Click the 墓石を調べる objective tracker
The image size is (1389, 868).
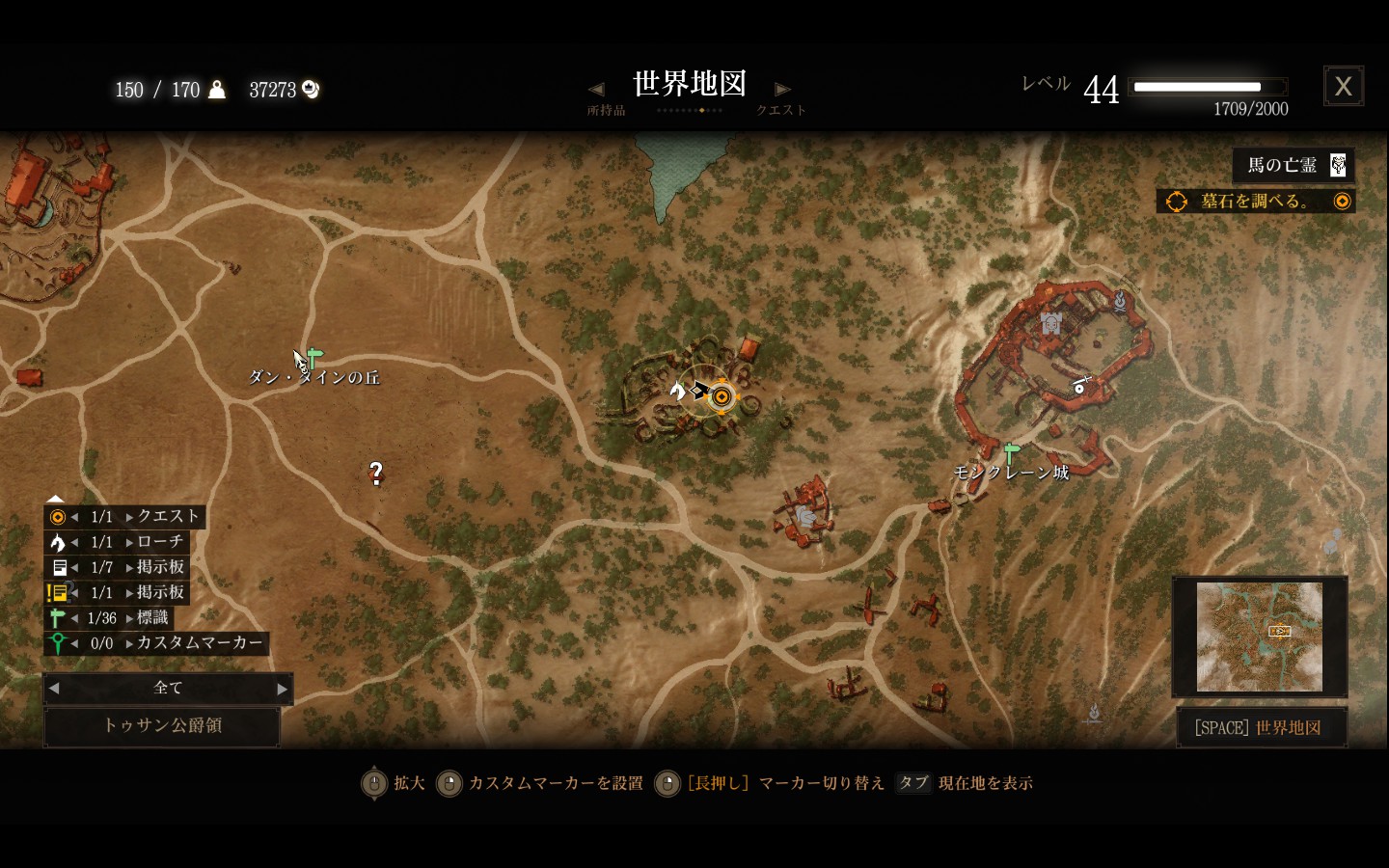(x=1255, y=201)
